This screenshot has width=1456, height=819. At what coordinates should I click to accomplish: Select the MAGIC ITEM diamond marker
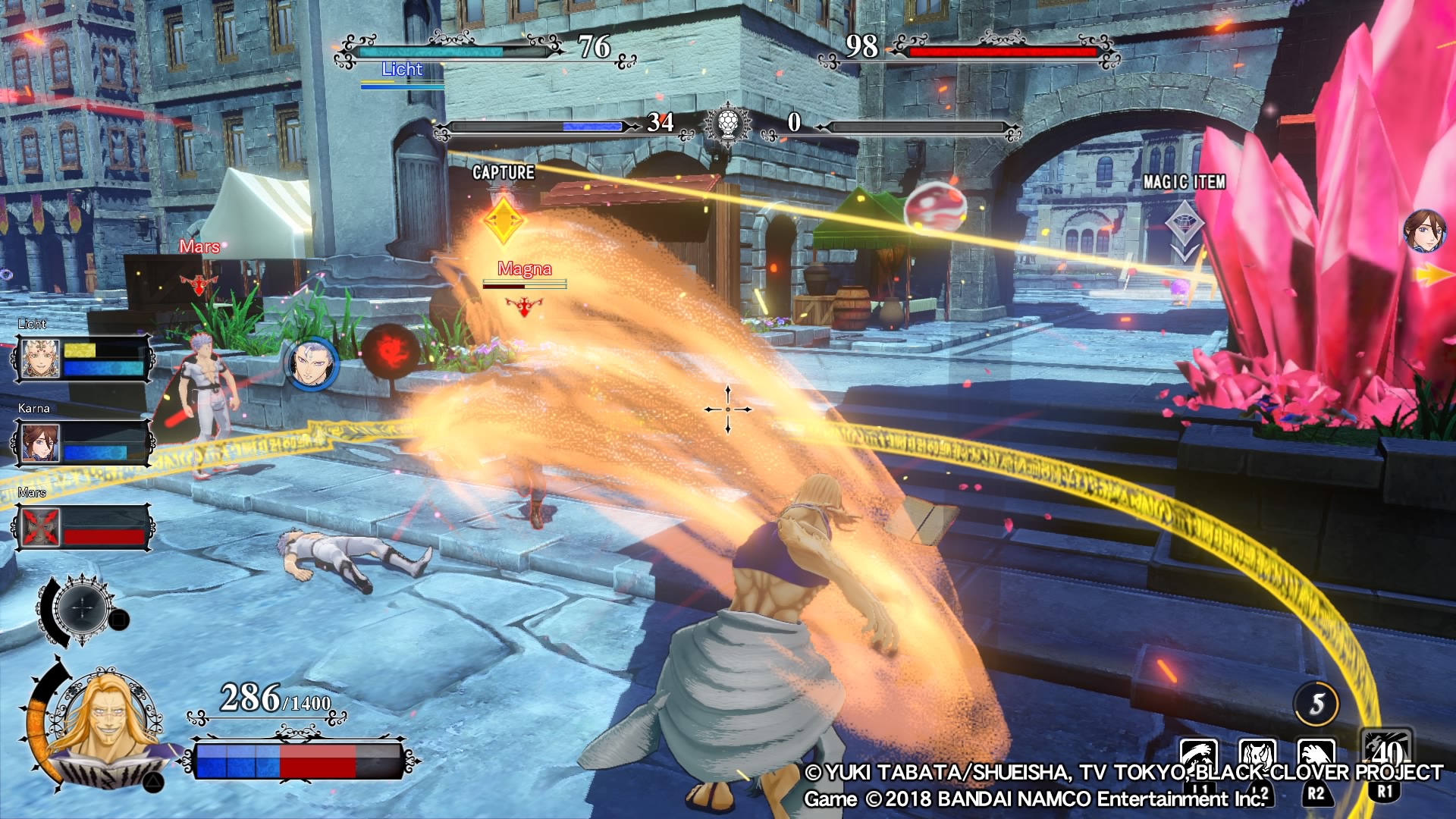click(x=1184, y=225)
